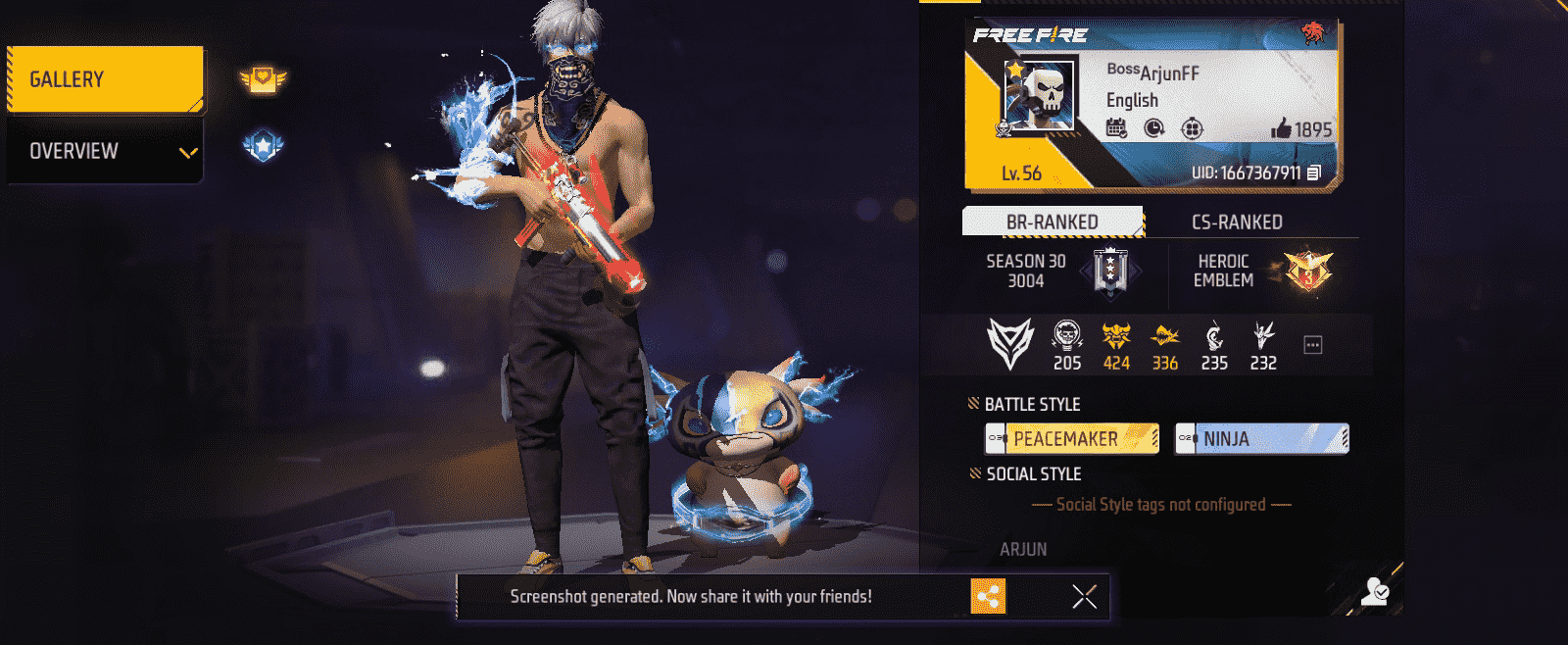1568x645 pixels.
Task: Open the winged heart envelope icon
Action: click(263, 79)
